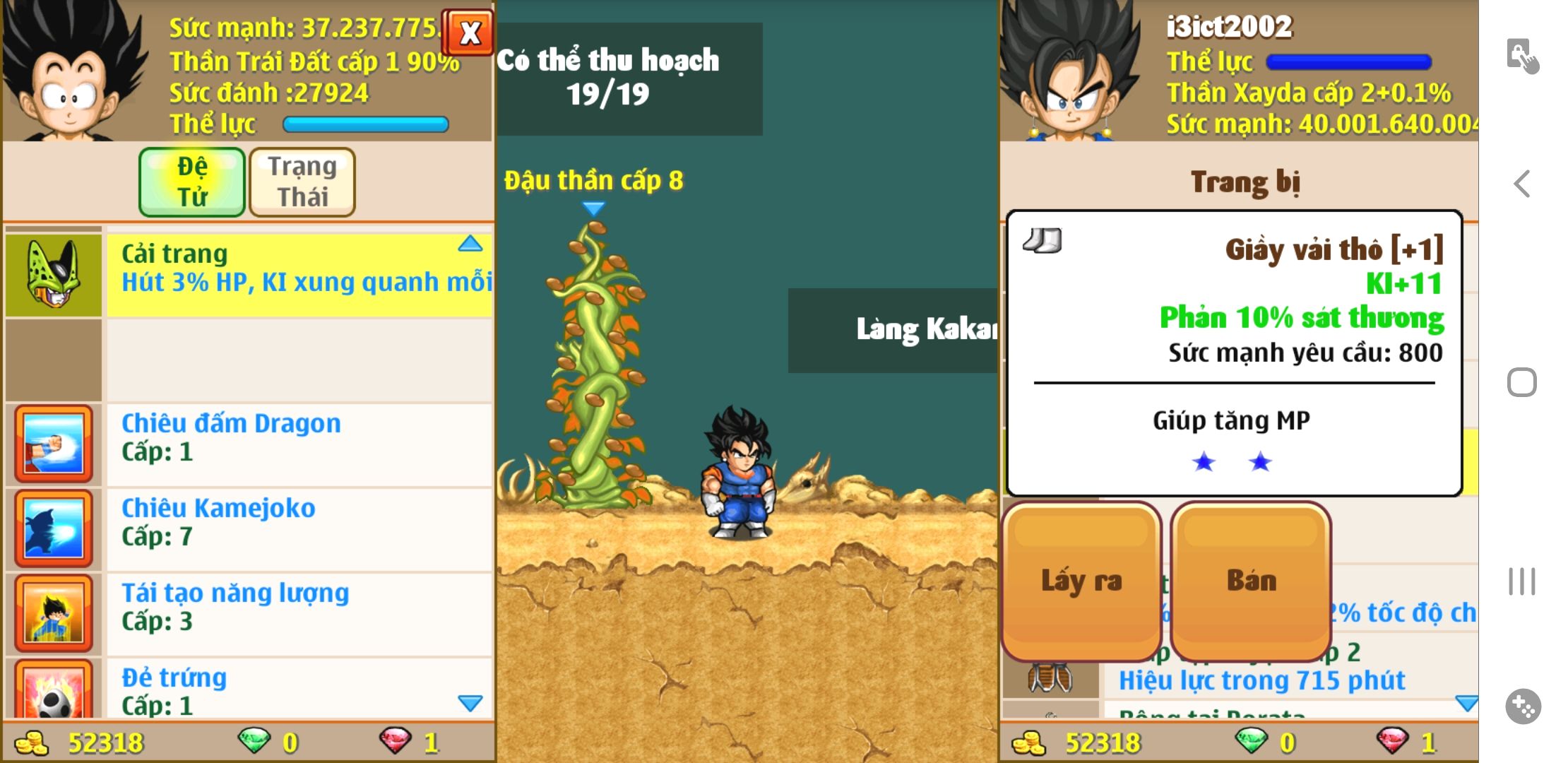
Task: Select the Cải trang costume row
Action: (x=298, y=275)
